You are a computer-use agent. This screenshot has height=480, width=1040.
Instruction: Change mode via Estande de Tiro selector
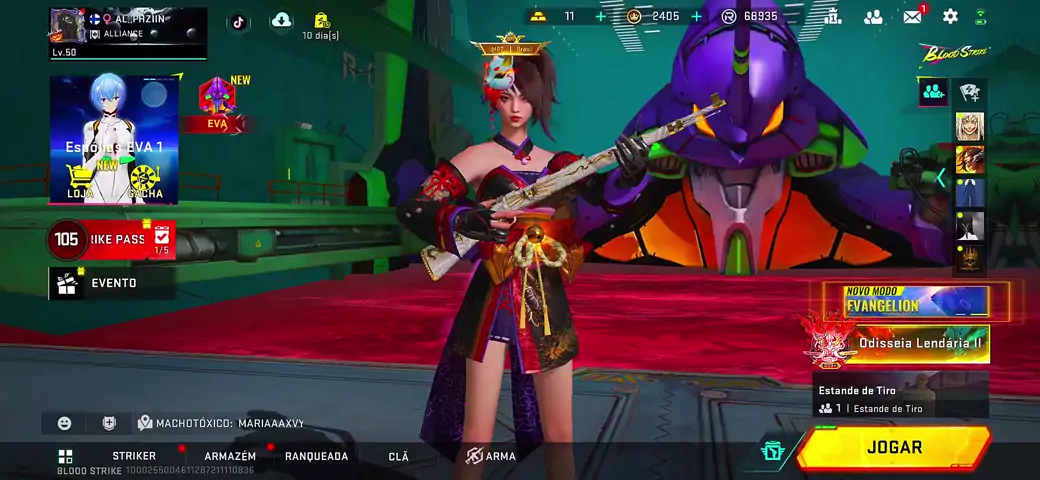coord(900,398)
